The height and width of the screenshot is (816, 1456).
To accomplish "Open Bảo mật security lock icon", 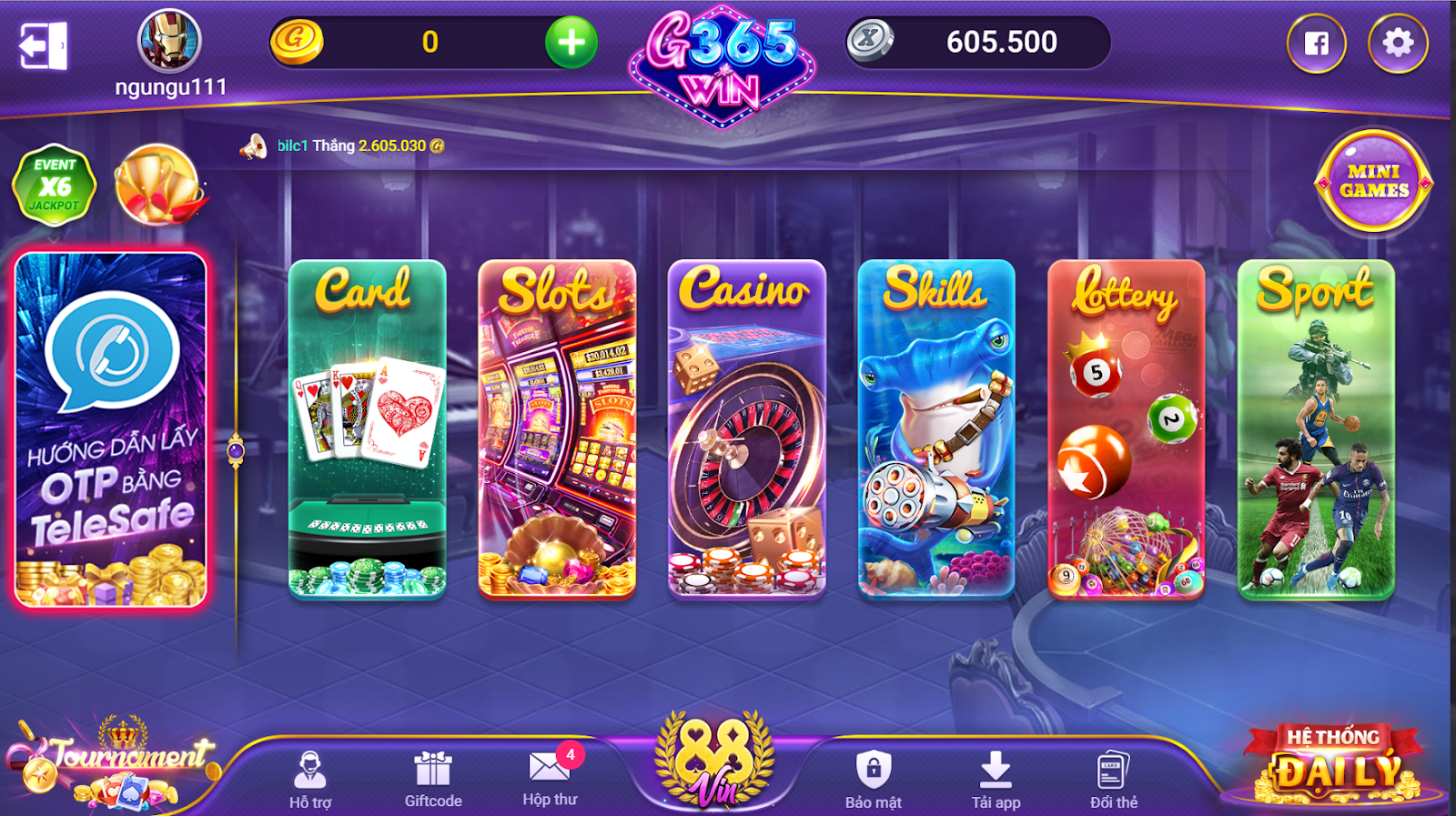I will click(875, 770).
